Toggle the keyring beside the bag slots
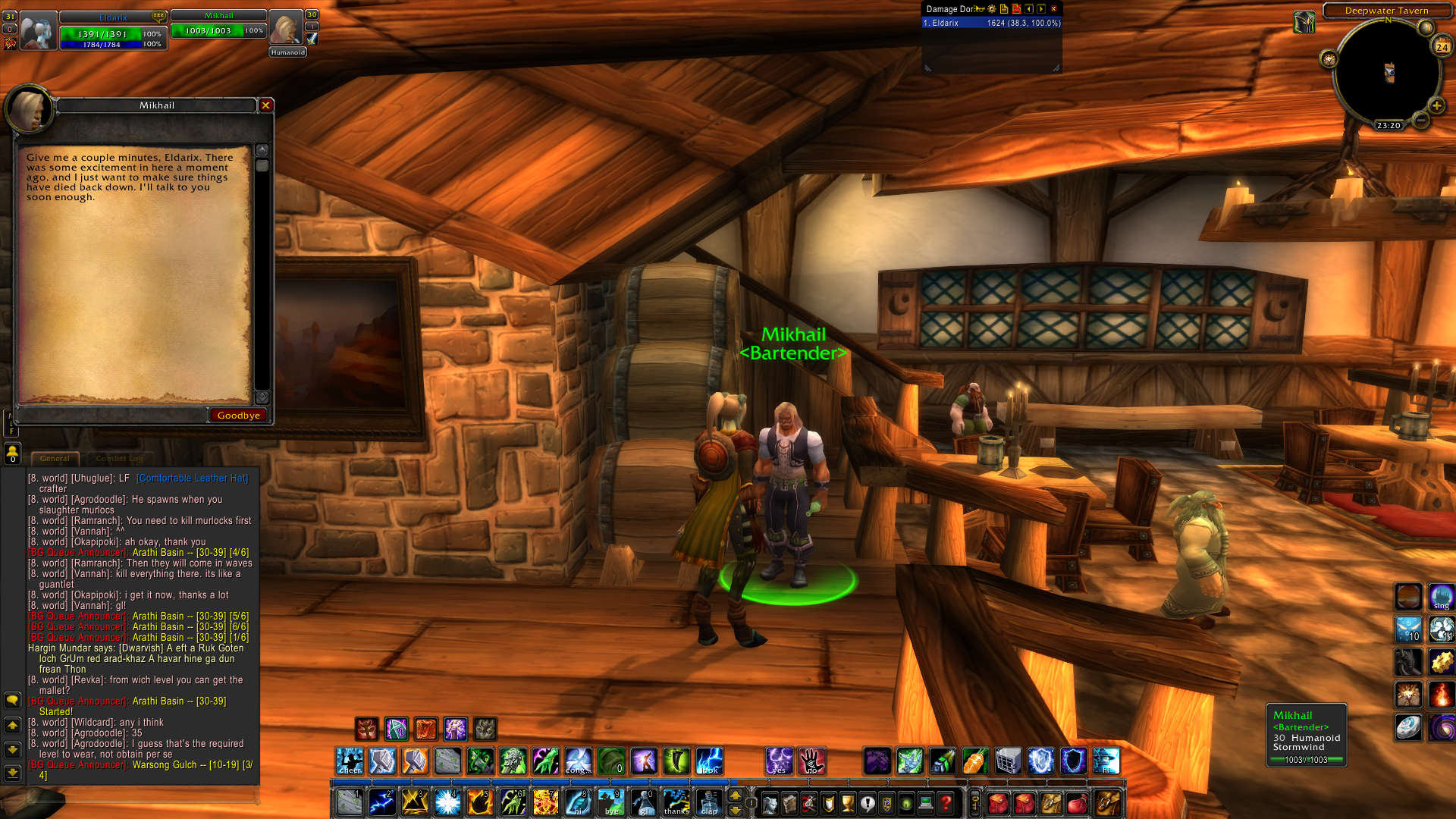 coord(974,802)
